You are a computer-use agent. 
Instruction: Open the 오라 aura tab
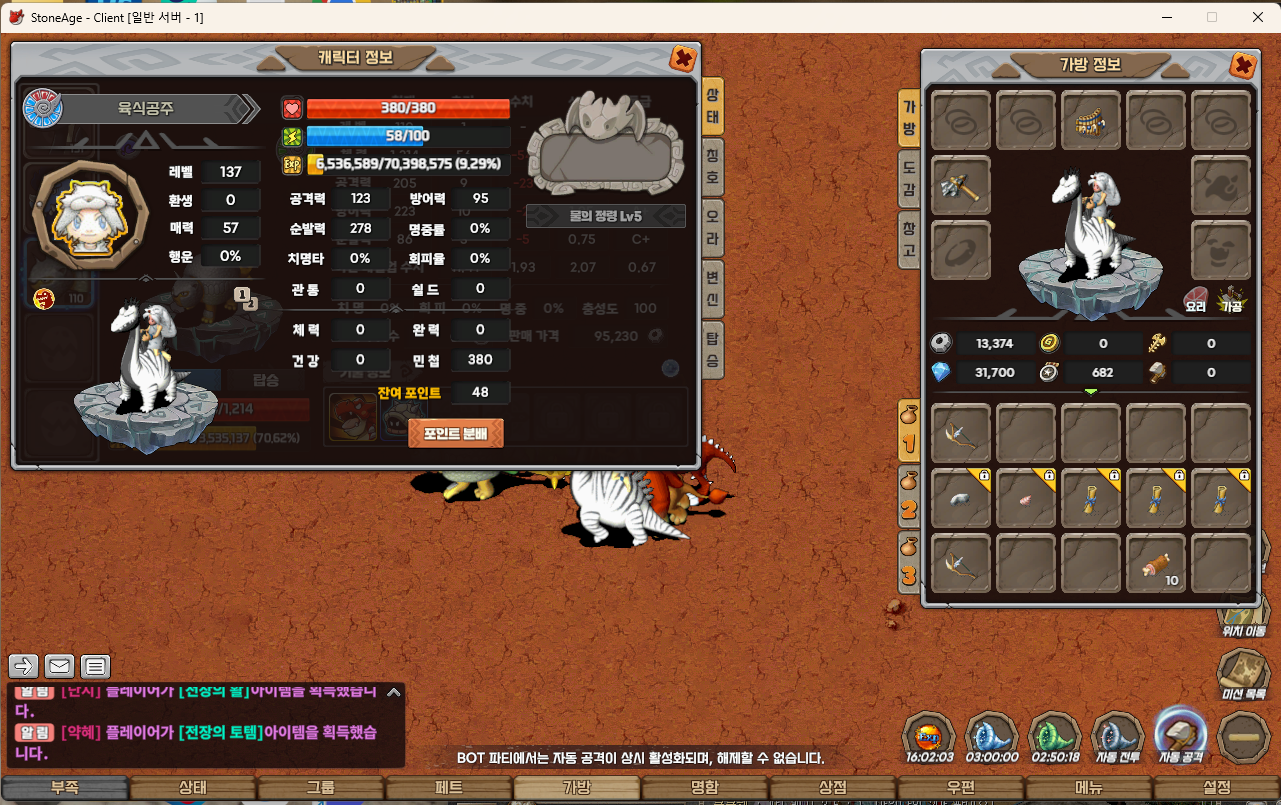pos(712,226)
